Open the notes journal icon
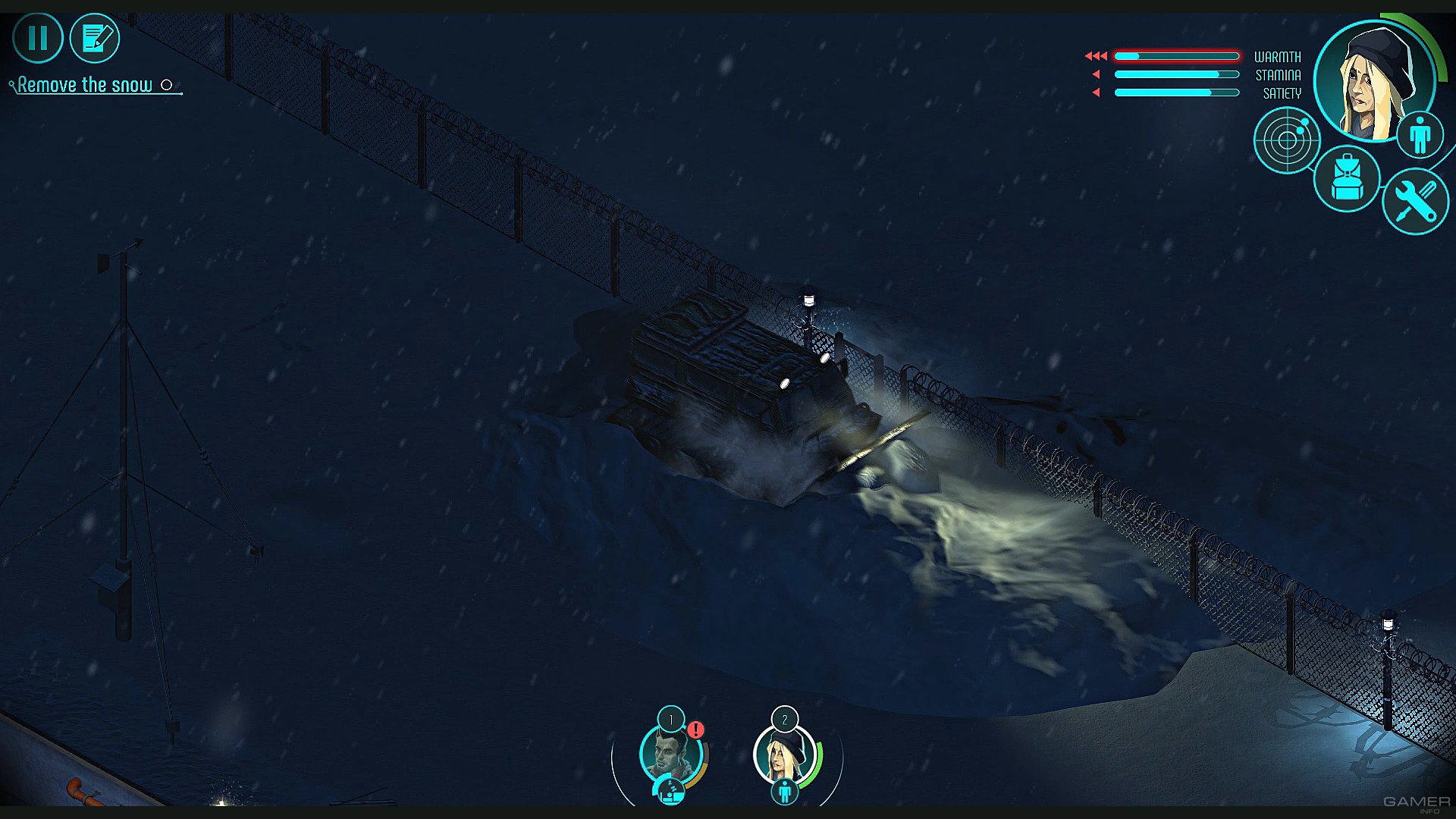Viewport: 1456px width, 819px height. 94,38
